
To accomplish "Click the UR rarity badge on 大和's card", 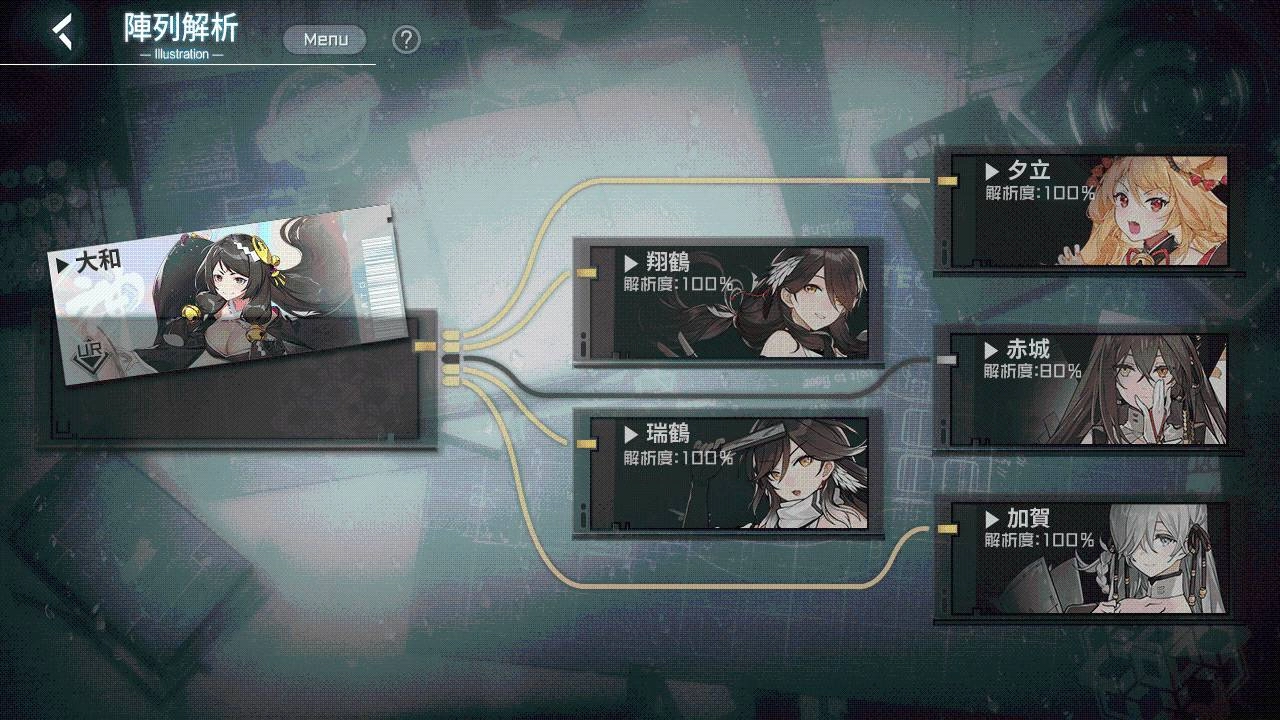I will click(x=90, y=353).
